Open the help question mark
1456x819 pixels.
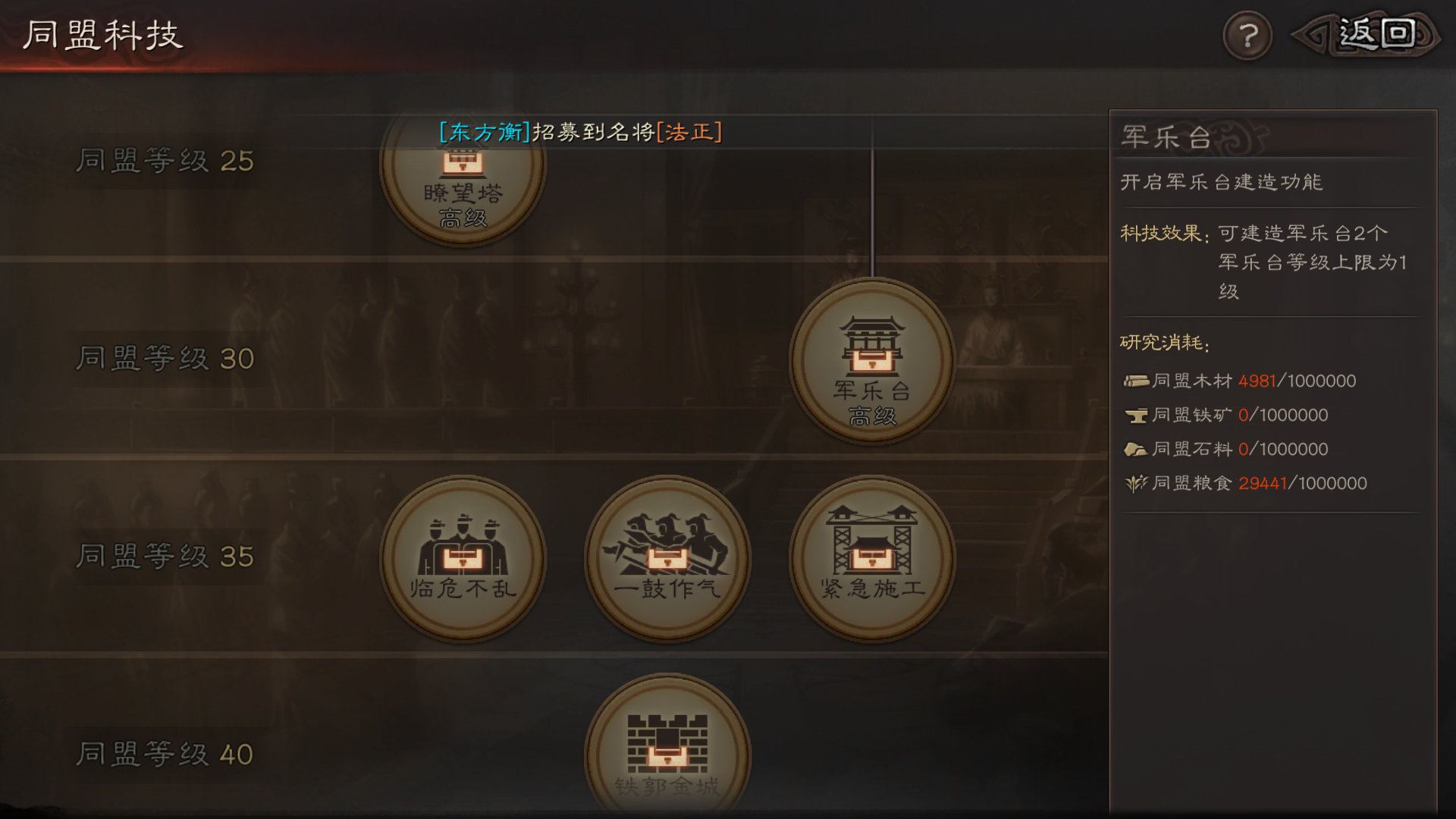click(x=1247, y=33)
